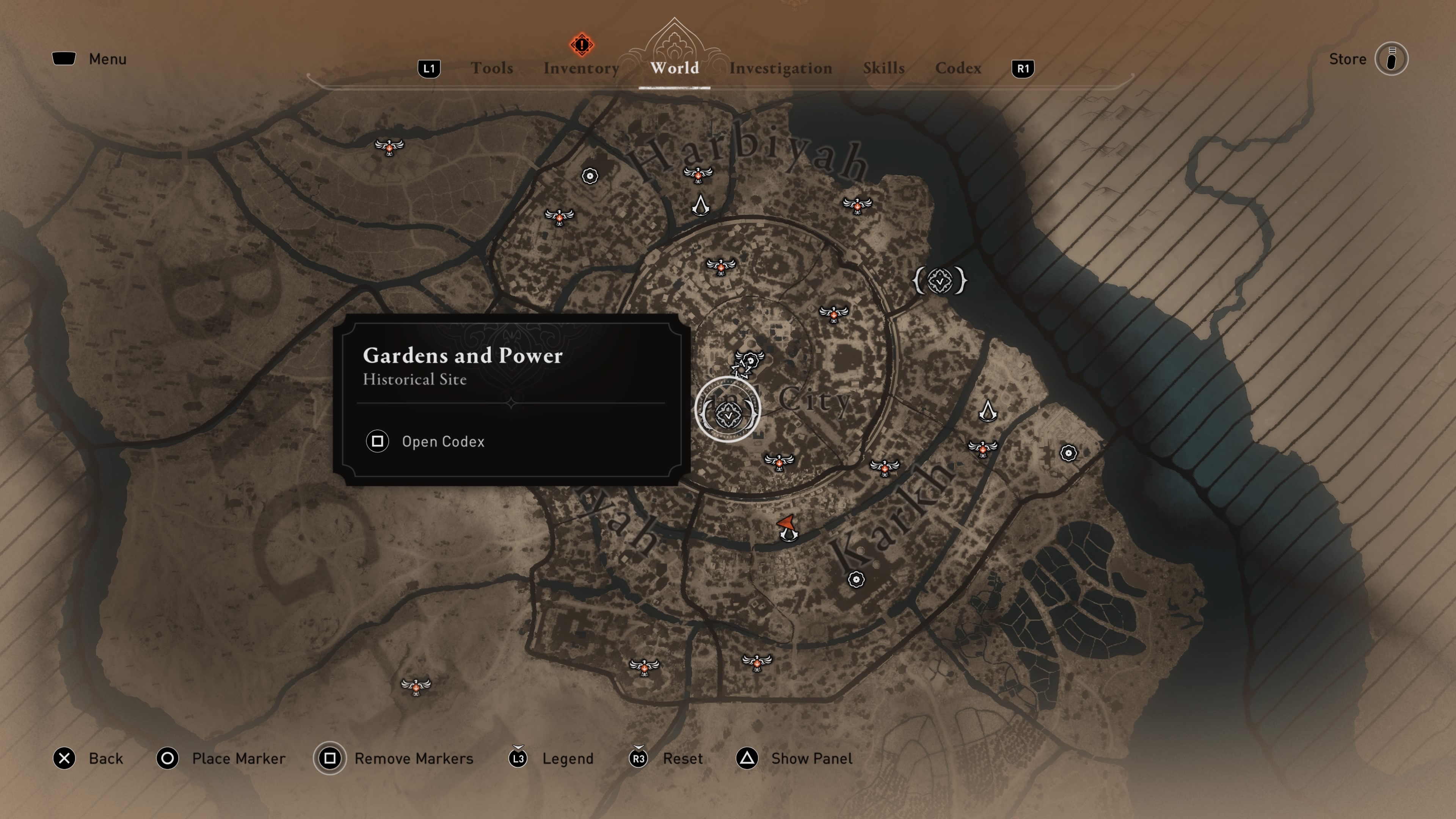
Task: Click the historical site marker by the river
Action: pos(940,280)
